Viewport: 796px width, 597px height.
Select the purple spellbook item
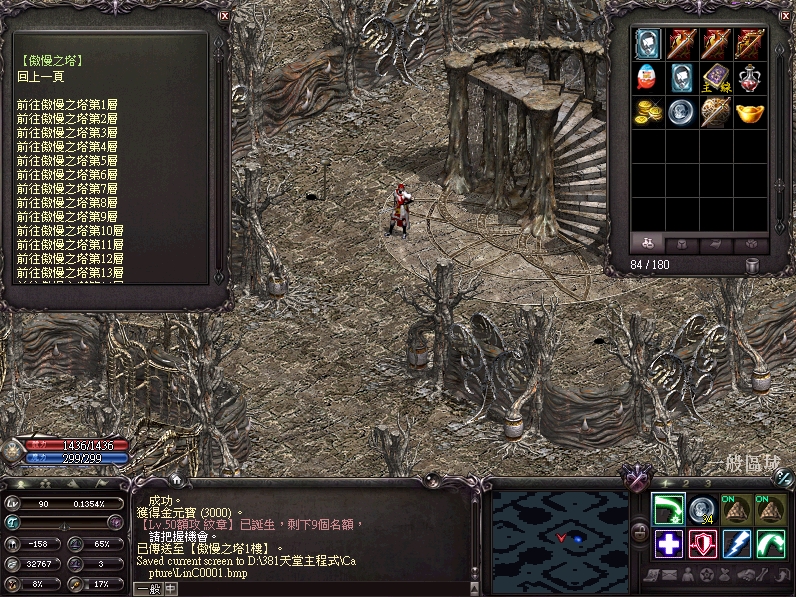click(716, 77)
